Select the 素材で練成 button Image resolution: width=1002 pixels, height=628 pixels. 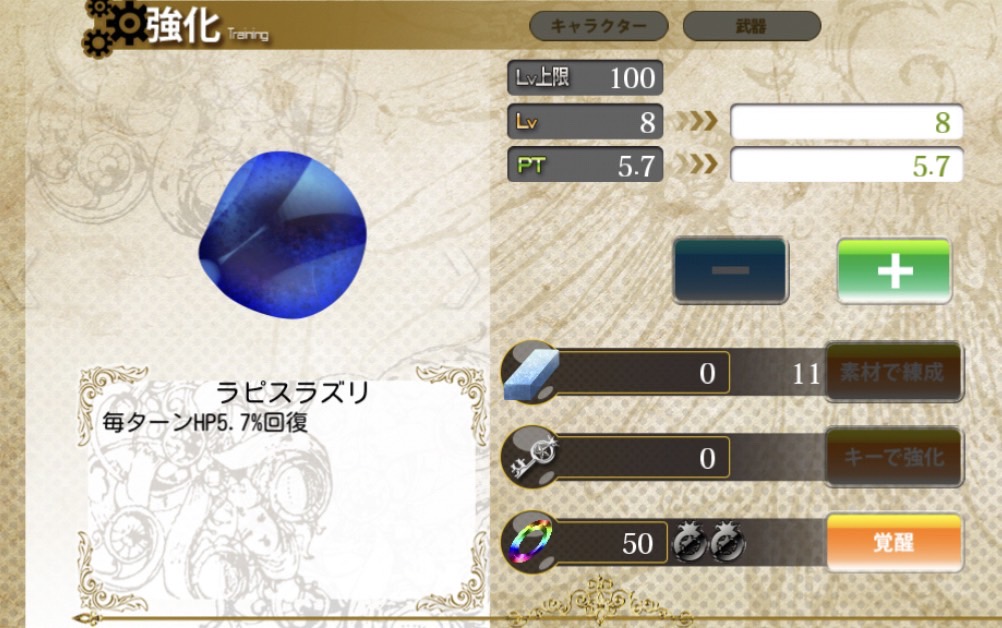(x=893, y=373)
